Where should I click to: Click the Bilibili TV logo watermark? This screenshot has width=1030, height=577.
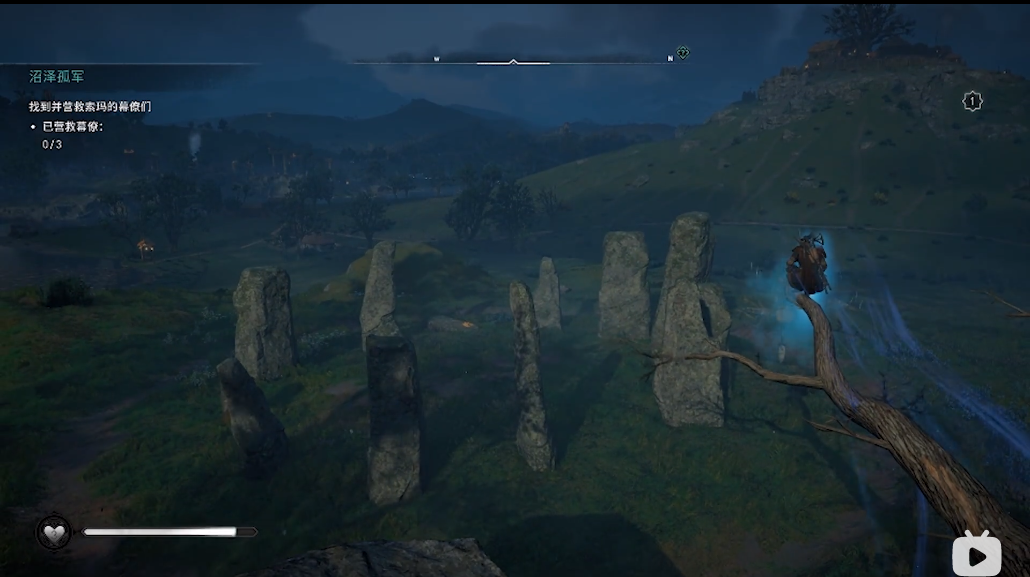pyautogui.click(x=976, y=552)
